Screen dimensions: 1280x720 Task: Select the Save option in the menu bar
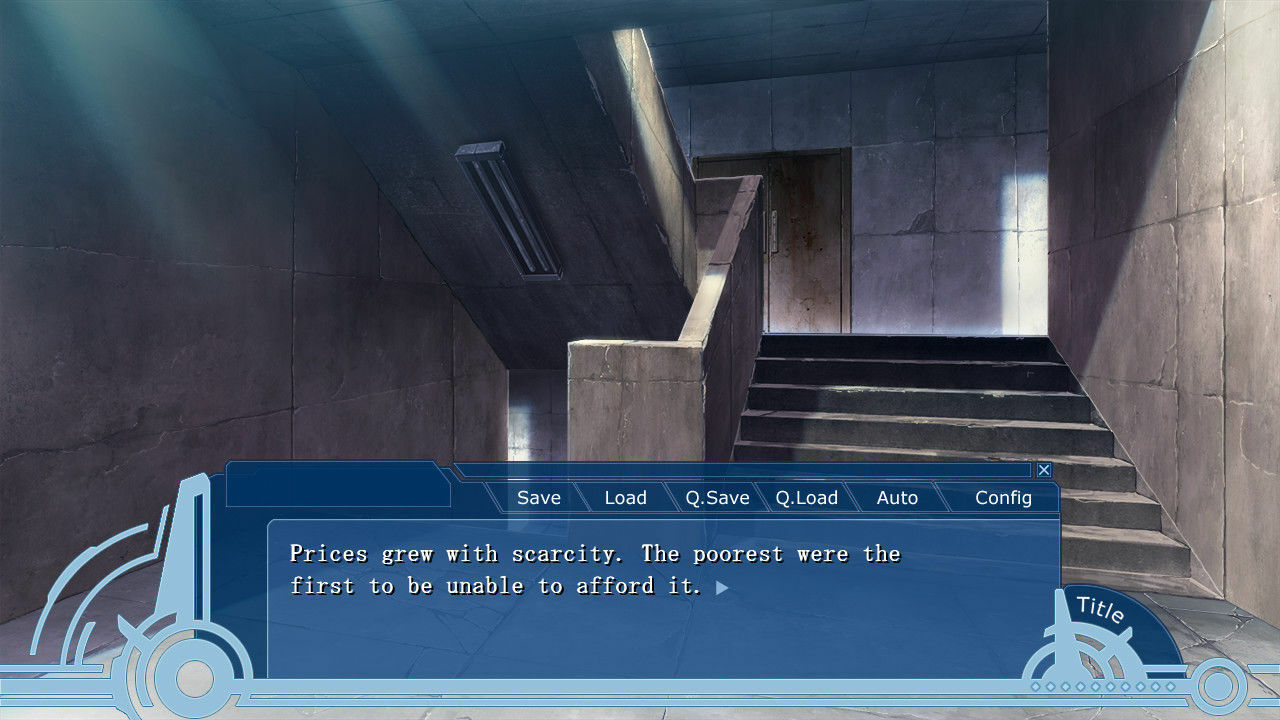538,497
